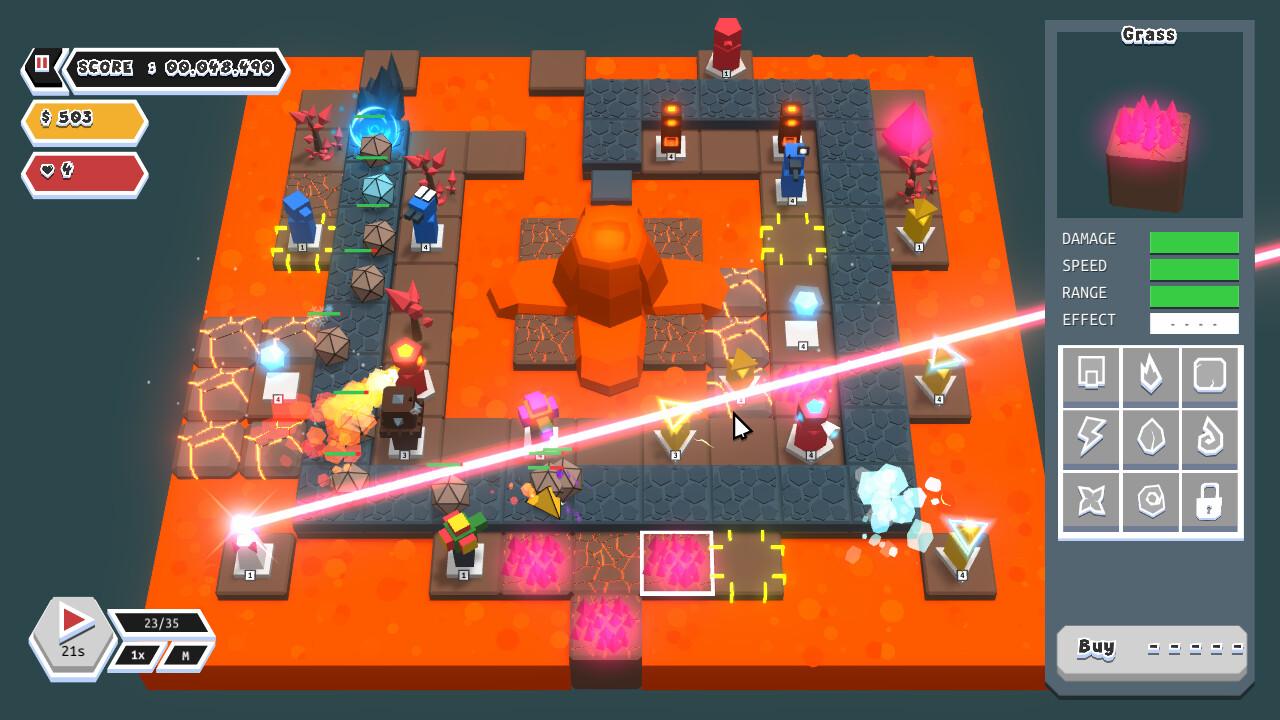Select the lightning bolt element icon
The image size is (1280, 720).
point(1090,438)
